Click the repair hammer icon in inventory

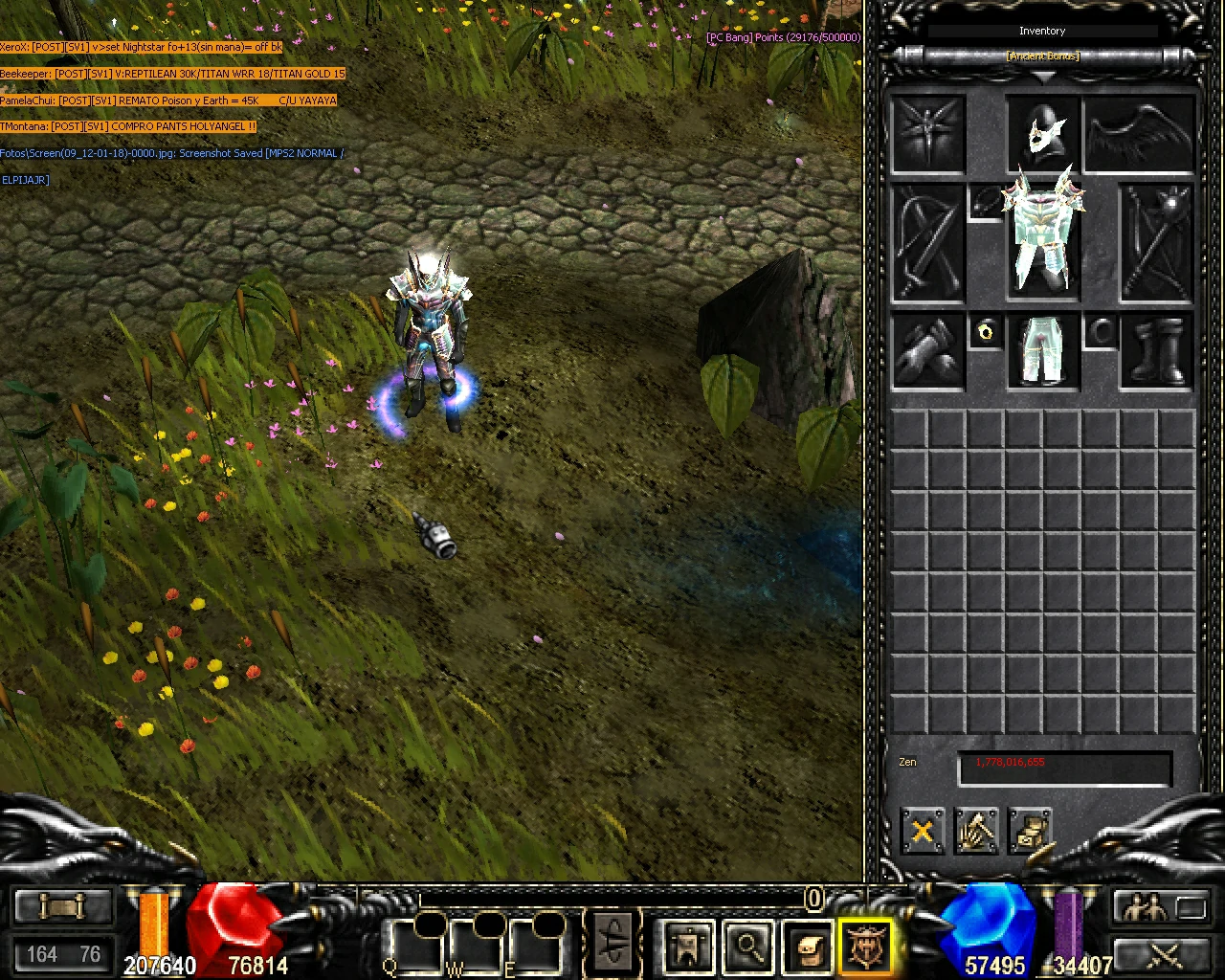click(978, 832)
